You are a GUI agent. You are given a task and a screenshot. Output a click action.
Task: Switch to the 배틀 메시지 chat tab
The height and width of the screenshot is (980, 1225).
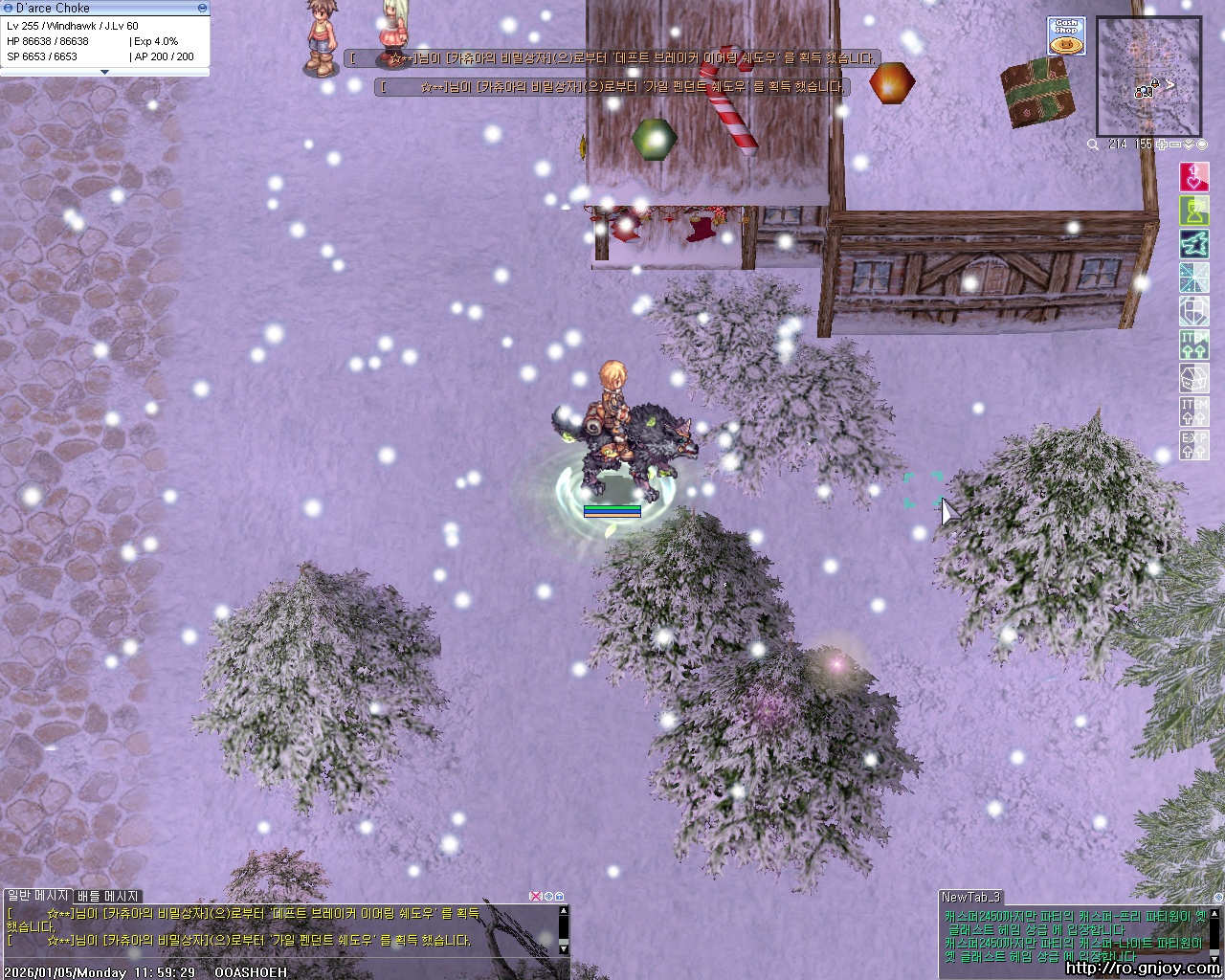tap(108, 896)
